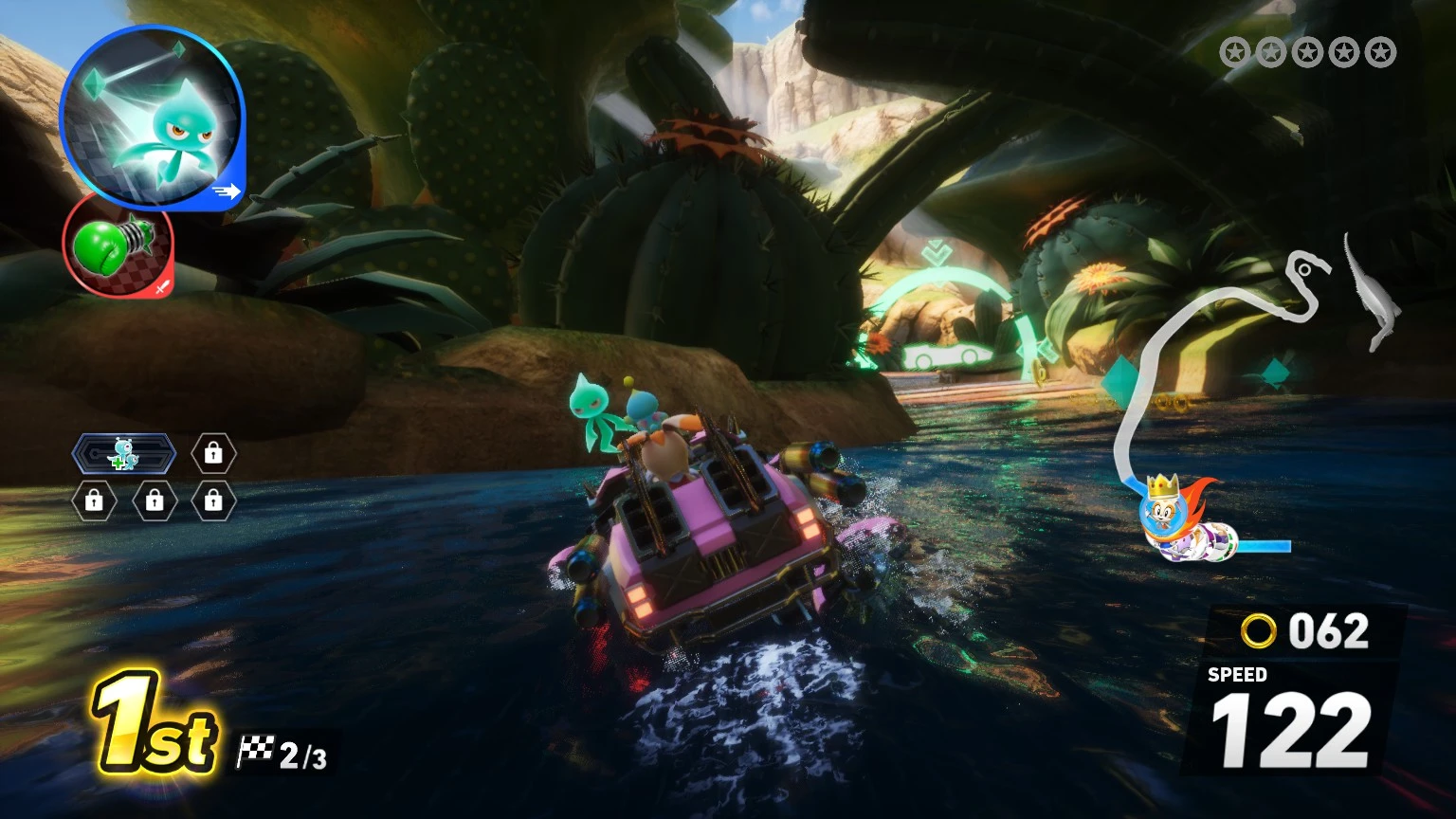Use the green boxing glove item
The height and width of the screenshot is (819, 1456).
tap(118, 245)
